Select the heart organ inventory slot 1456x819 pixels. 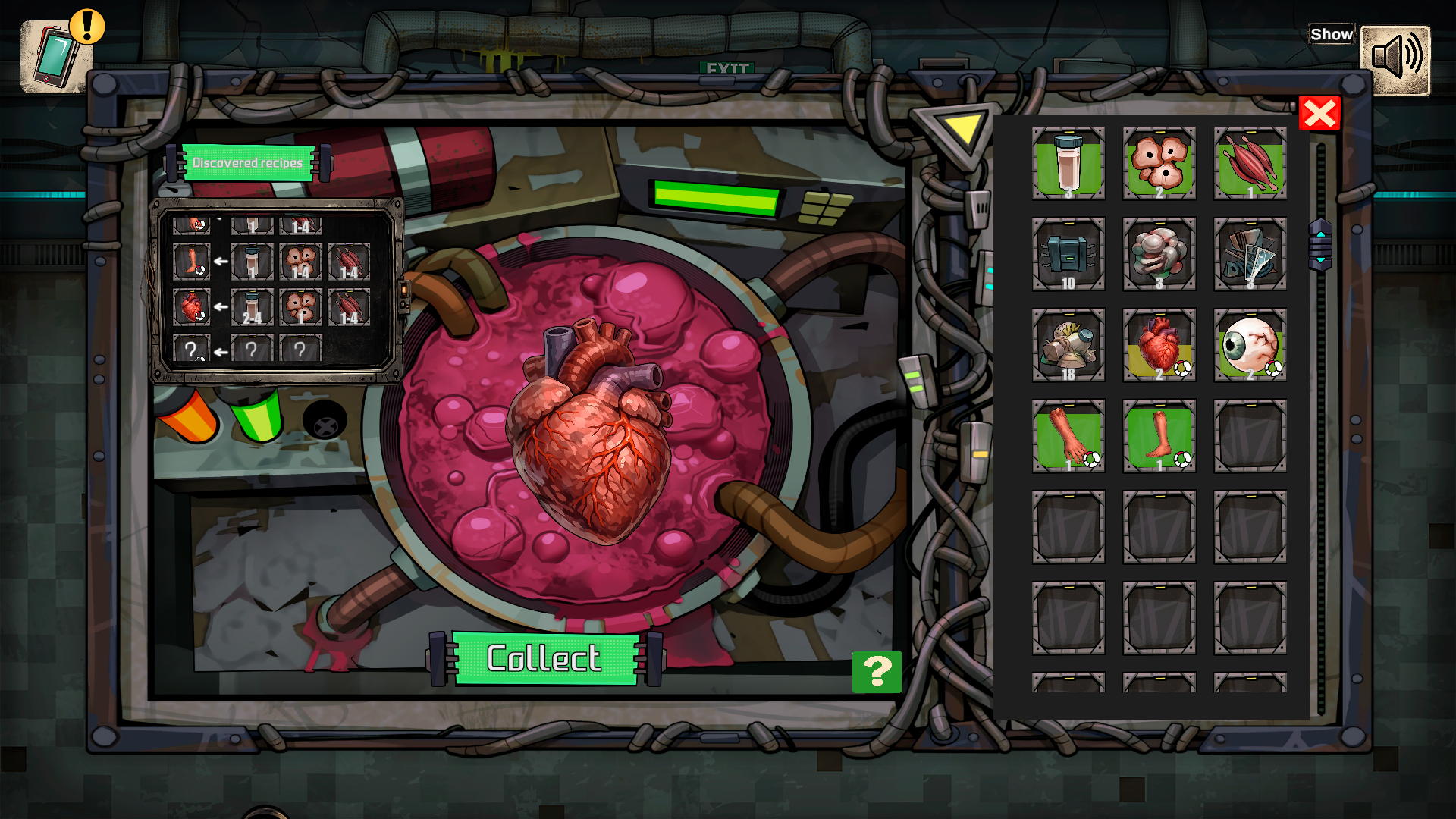[x=1159, y=345]
